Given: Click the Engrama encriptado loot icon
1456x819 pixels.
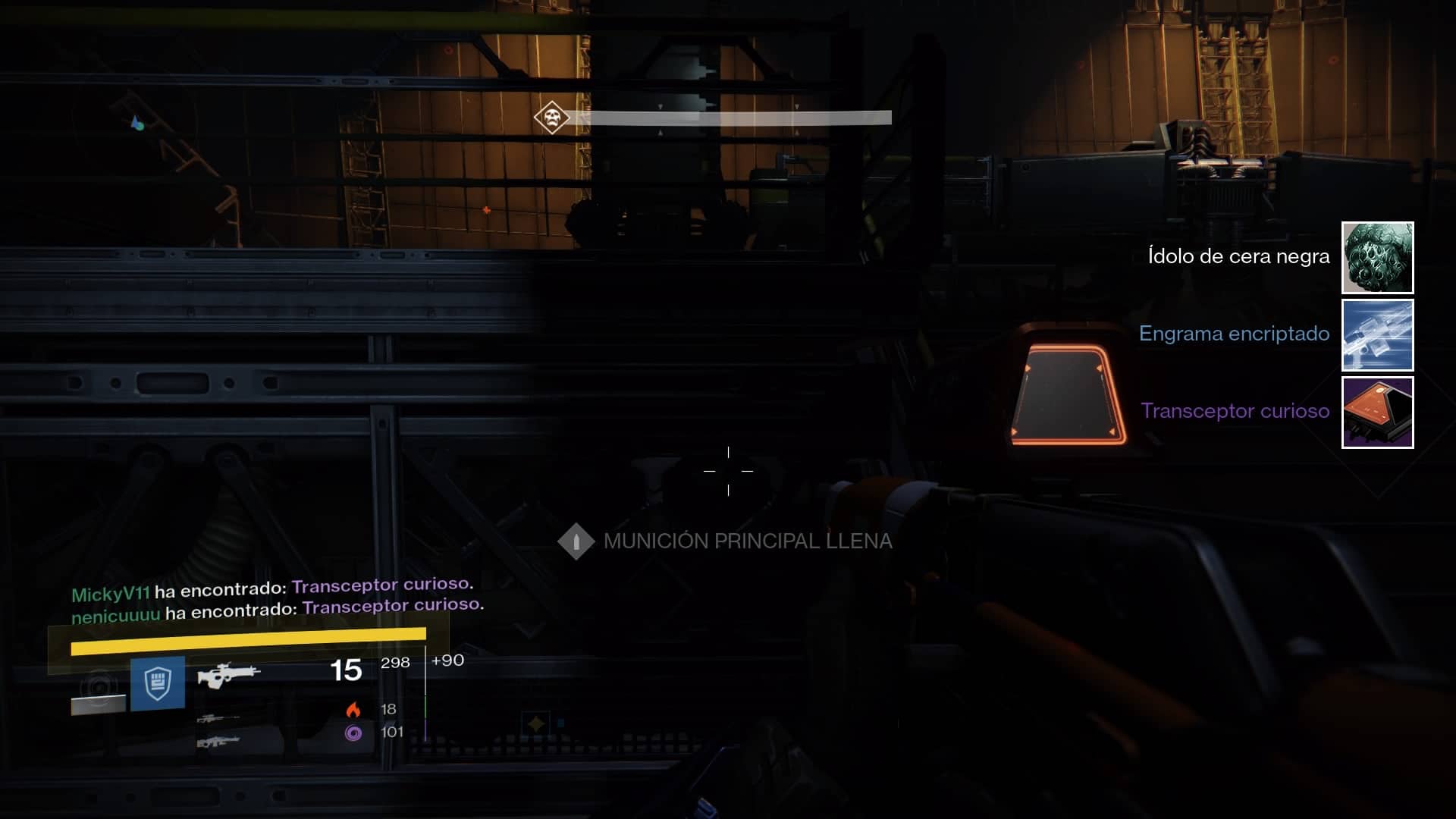Looking at the screenshot, I should [1377, 335].
